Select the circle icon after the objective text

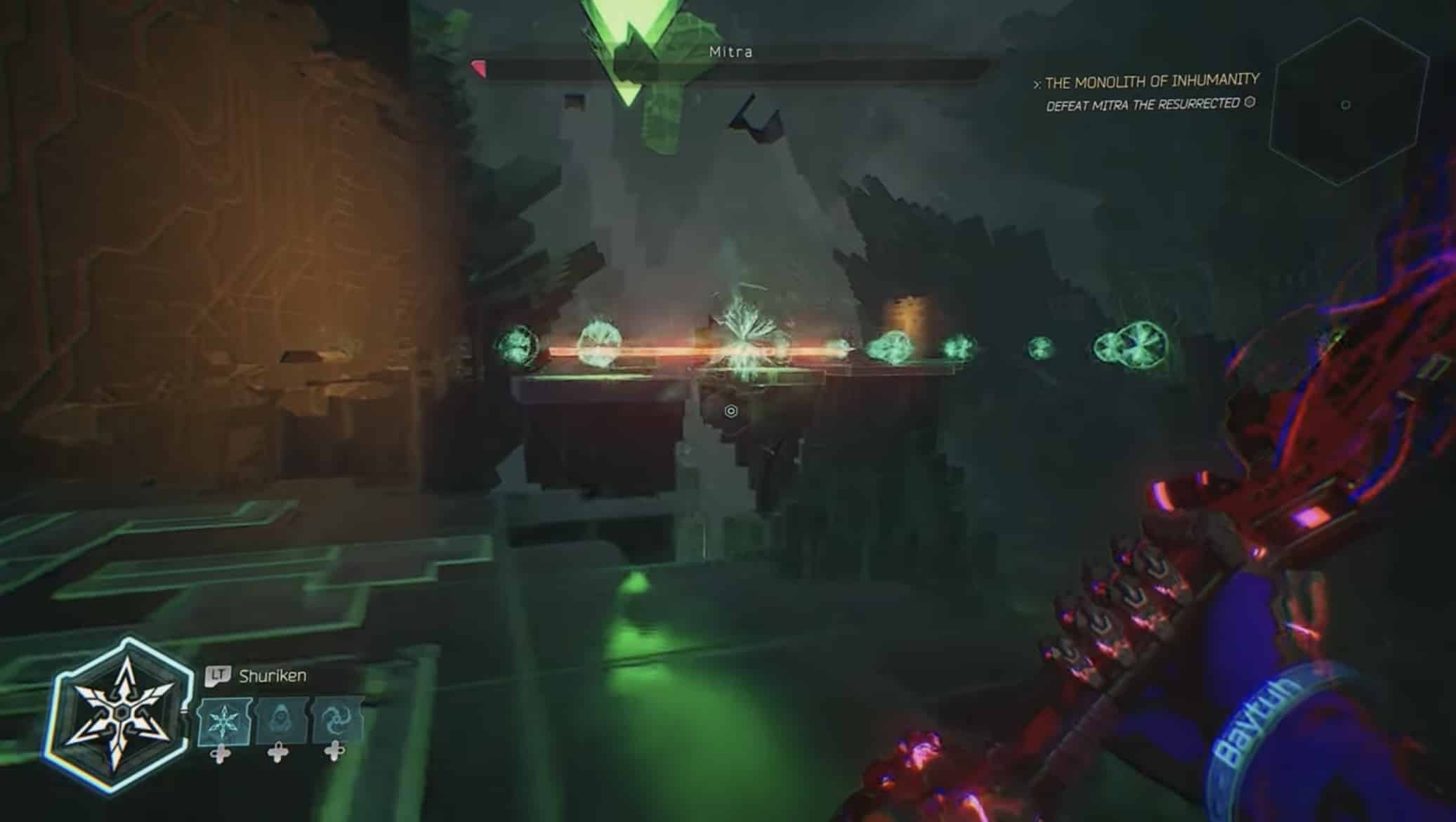[x=1250, y=104]
